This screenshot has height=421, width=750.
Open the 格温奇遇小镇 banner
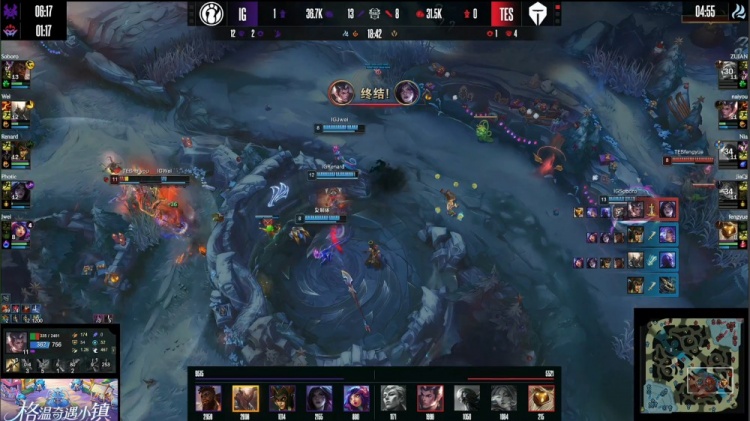(60, 399)
